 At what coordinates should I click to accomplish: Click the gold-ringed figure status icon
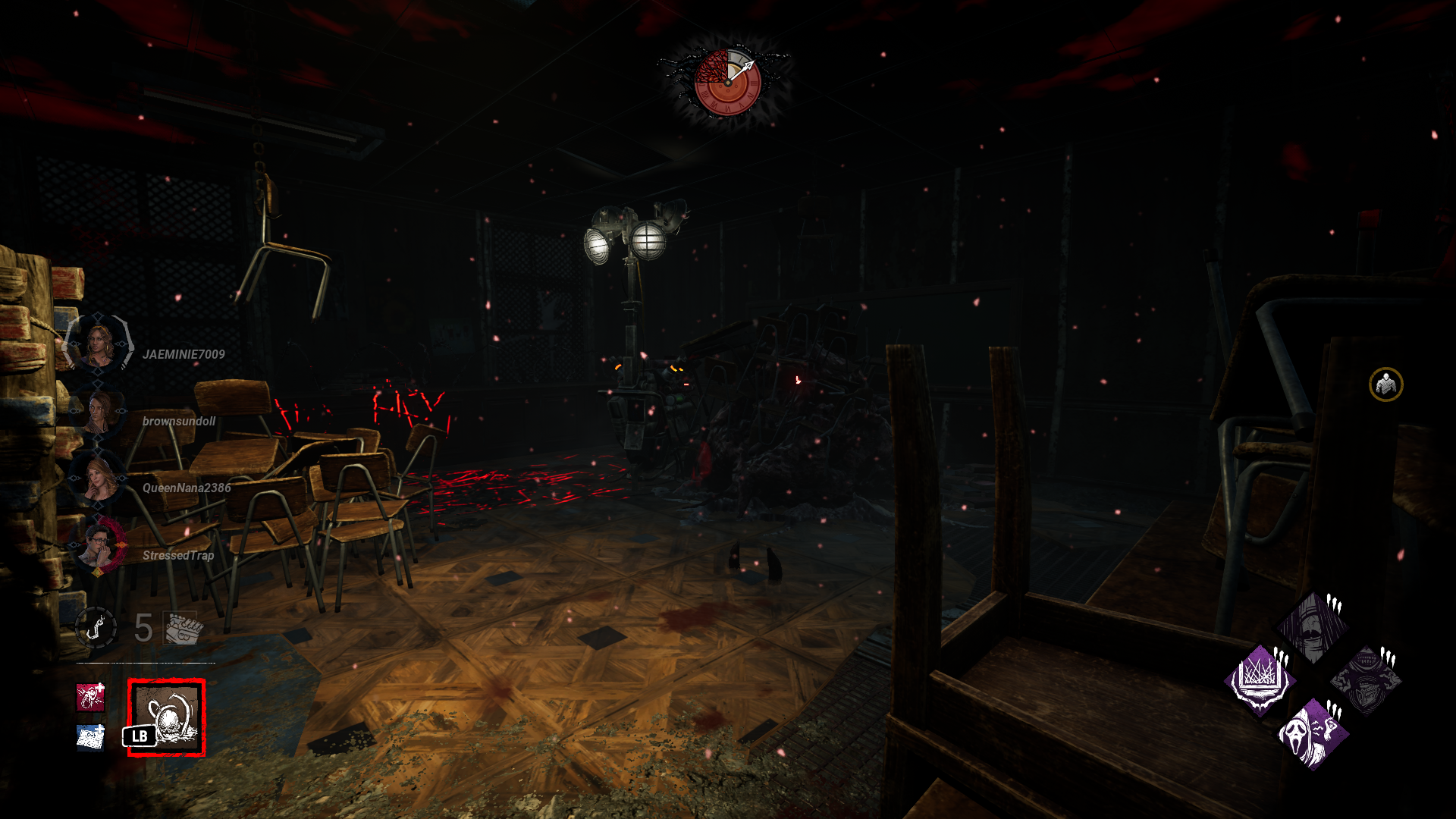point(1385,384)
